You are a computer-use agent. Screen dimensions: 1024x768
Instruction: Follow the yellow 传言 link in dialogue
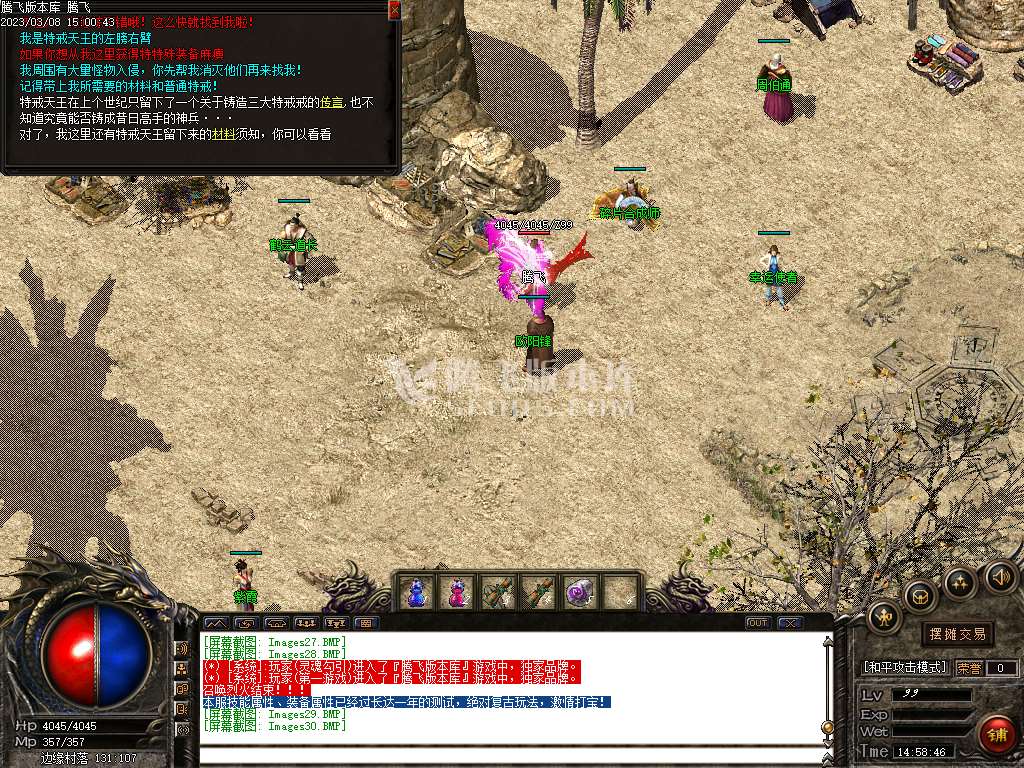click(333, 103)
